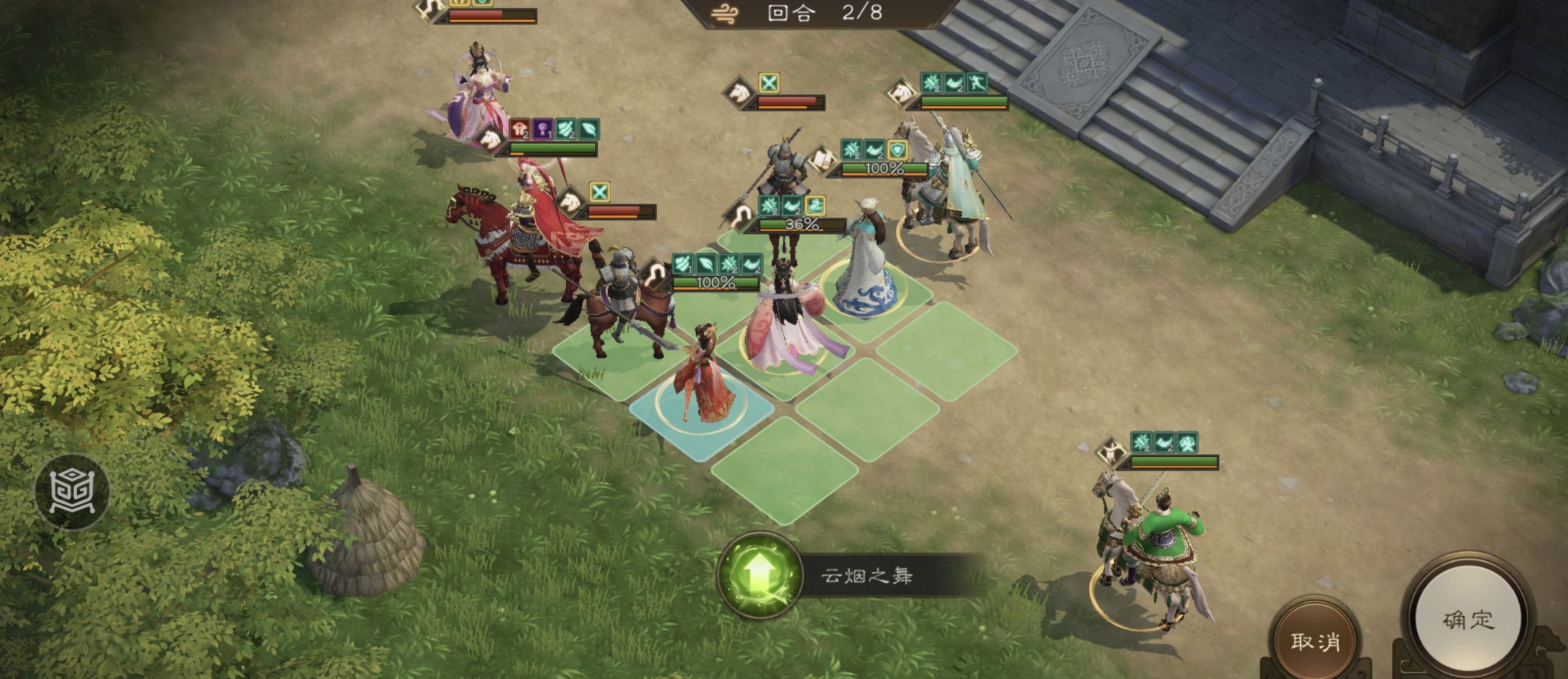Inspect the leaf buff icon on the purple dancer
This screenshot has width=1568, height=679.
pyautogui.click(x=589, y=129)
